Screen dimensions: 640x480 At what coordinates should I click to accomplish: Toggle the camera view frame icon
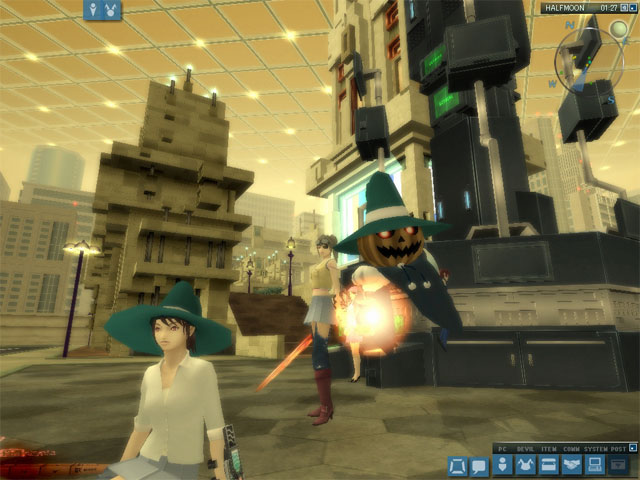[457, 466]
